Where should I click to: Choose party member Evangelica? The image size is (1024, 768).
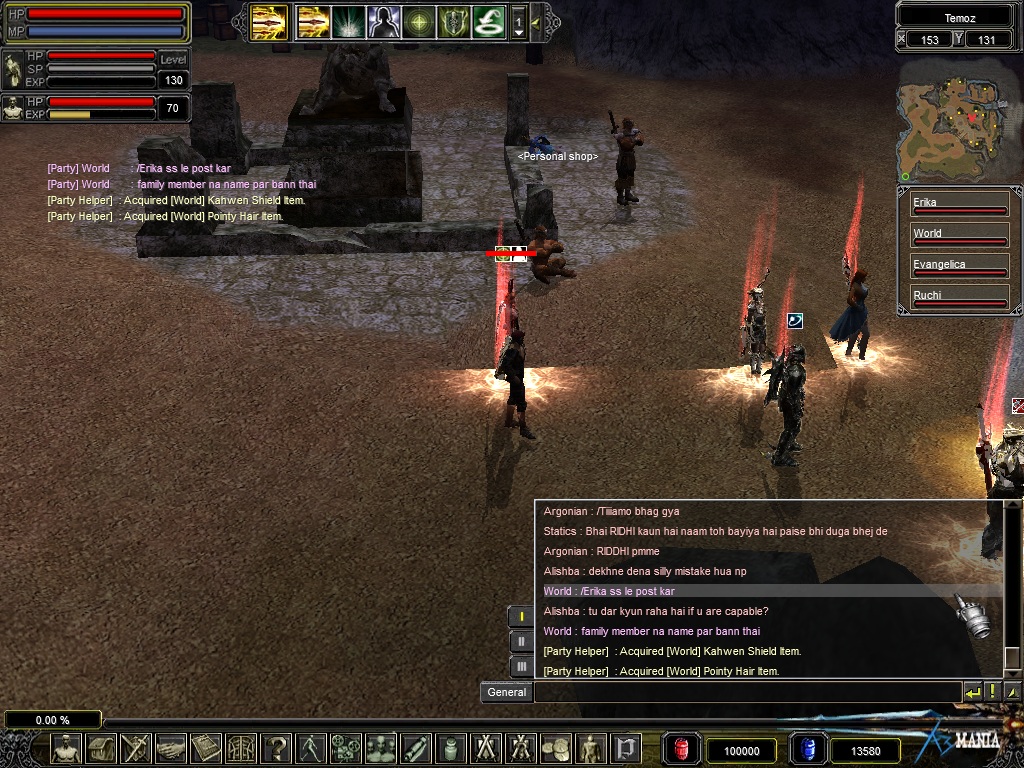point(958,266)
